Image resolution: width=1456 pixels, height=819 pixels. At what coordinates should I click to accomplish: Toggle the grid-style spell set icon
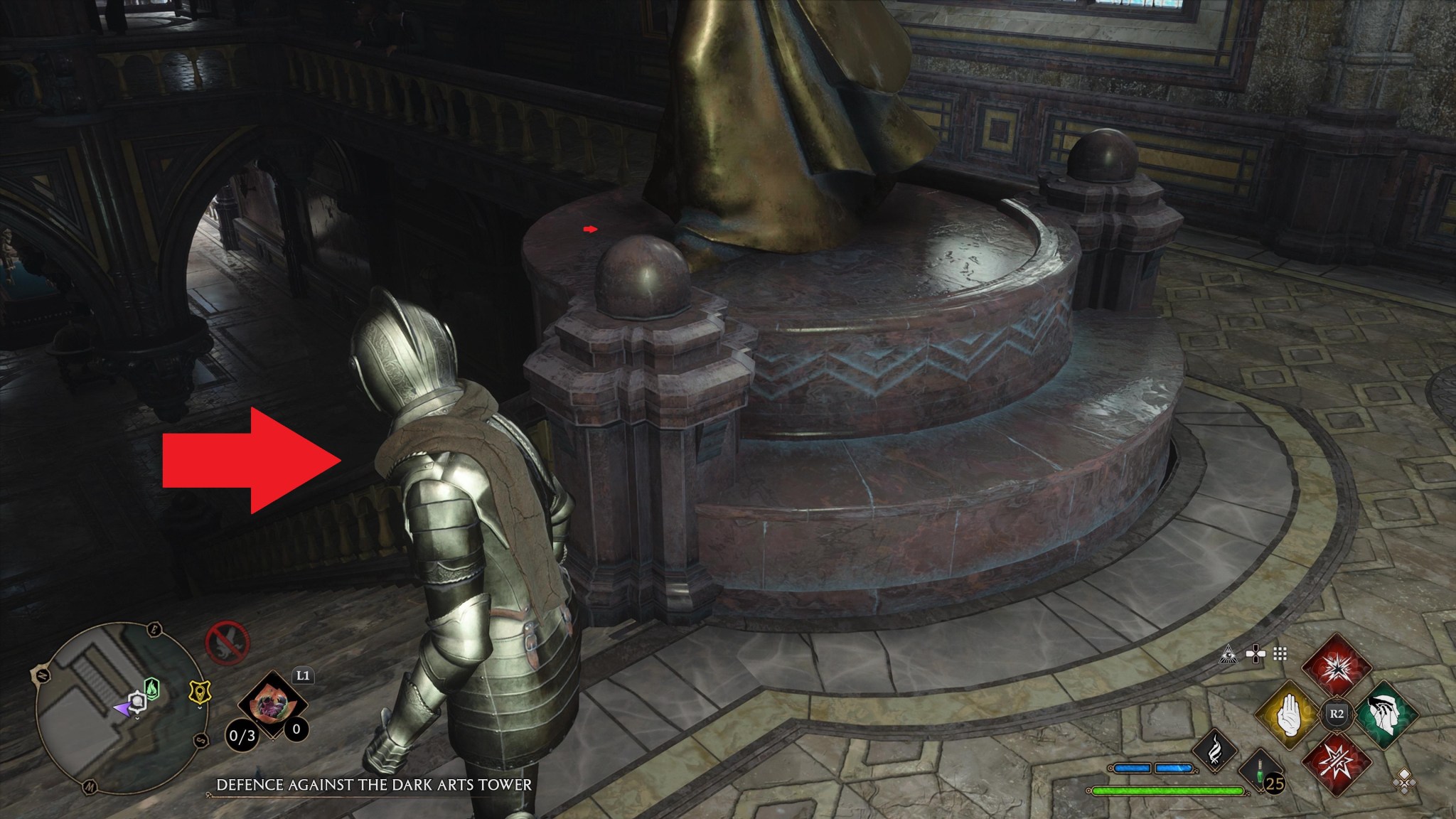1280,654
